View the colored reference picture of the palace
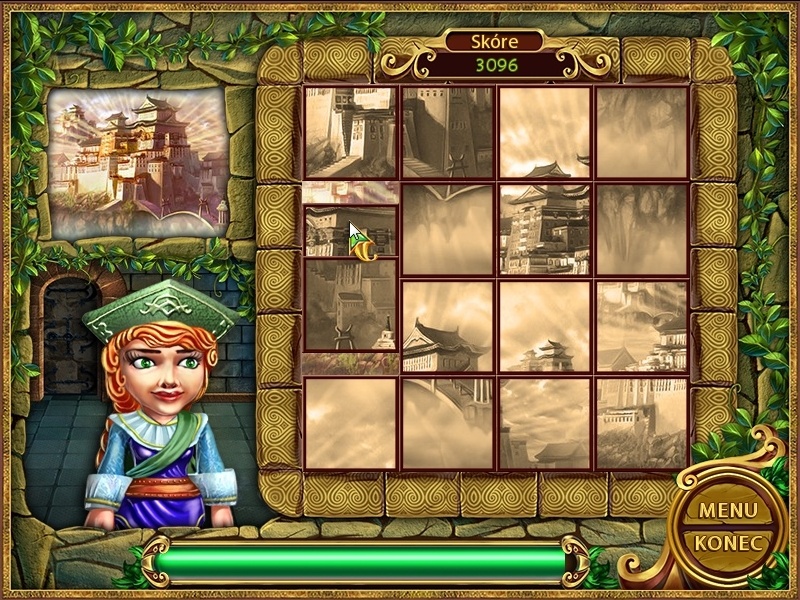The image size is (800, 600). [x=138, y=162]
